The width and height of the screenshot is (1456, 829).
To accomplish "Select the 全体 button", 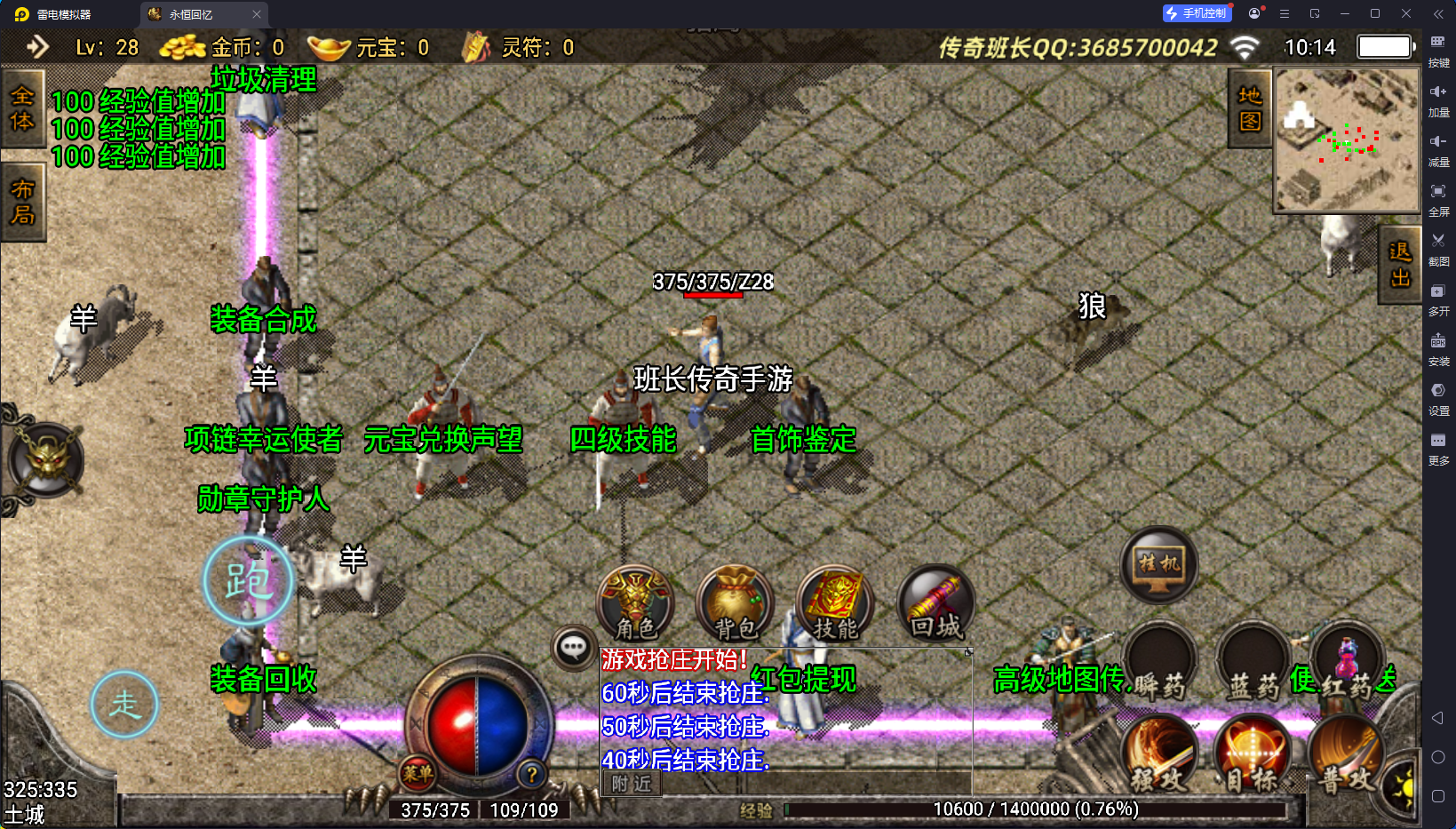I will [22, 108].
